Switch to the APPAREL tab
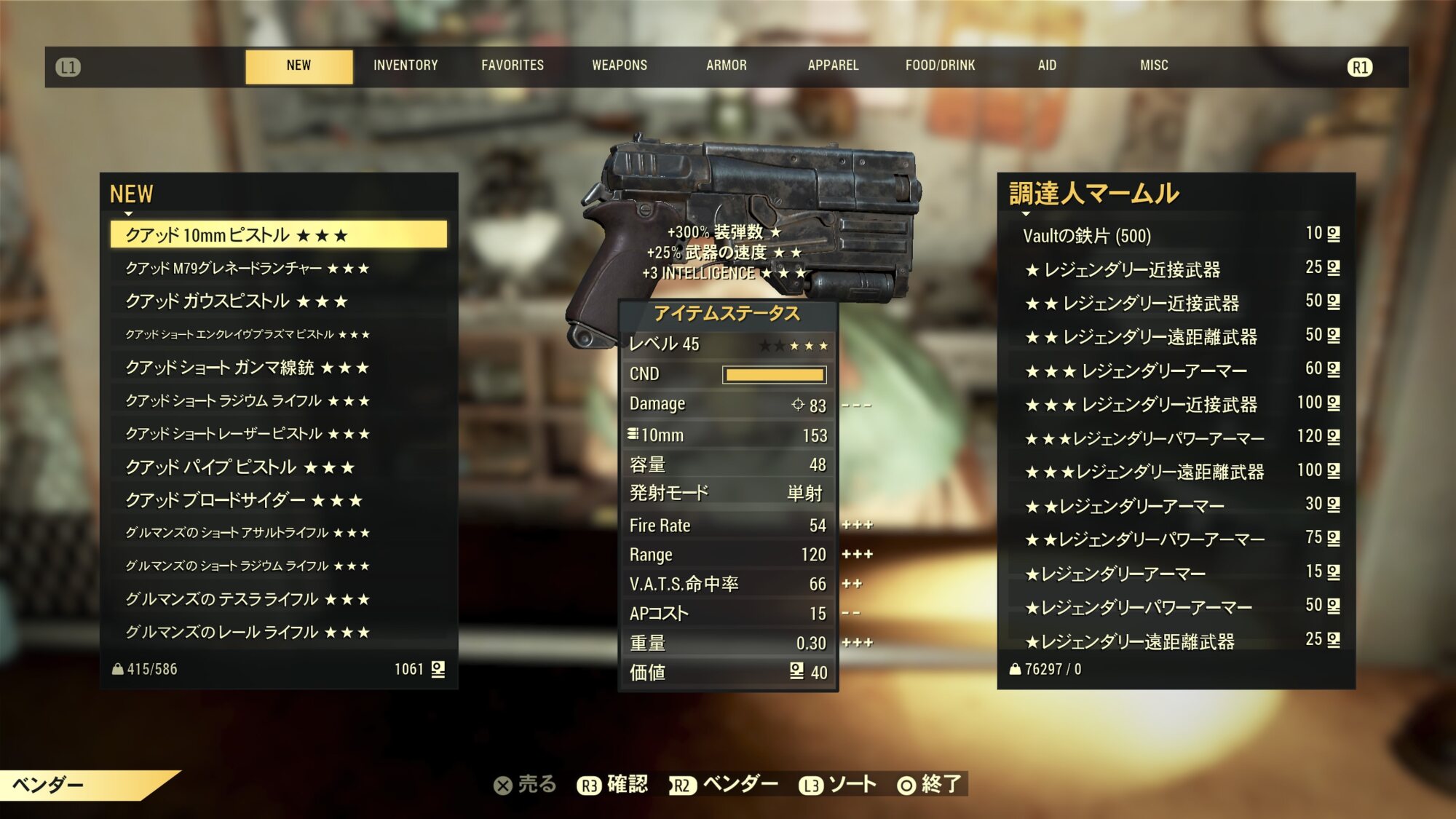 833,66
